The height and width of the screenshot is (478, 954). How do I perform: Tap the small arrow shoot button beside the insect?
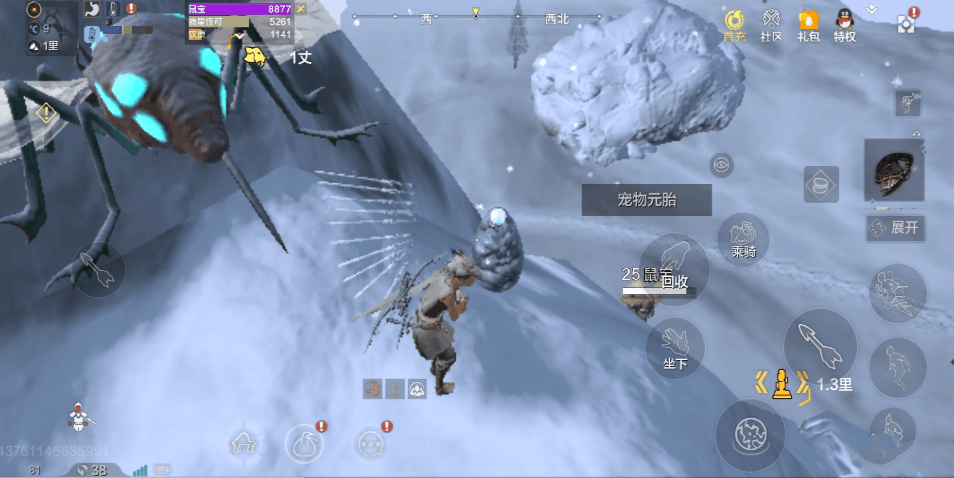click(x=97, y=269)
